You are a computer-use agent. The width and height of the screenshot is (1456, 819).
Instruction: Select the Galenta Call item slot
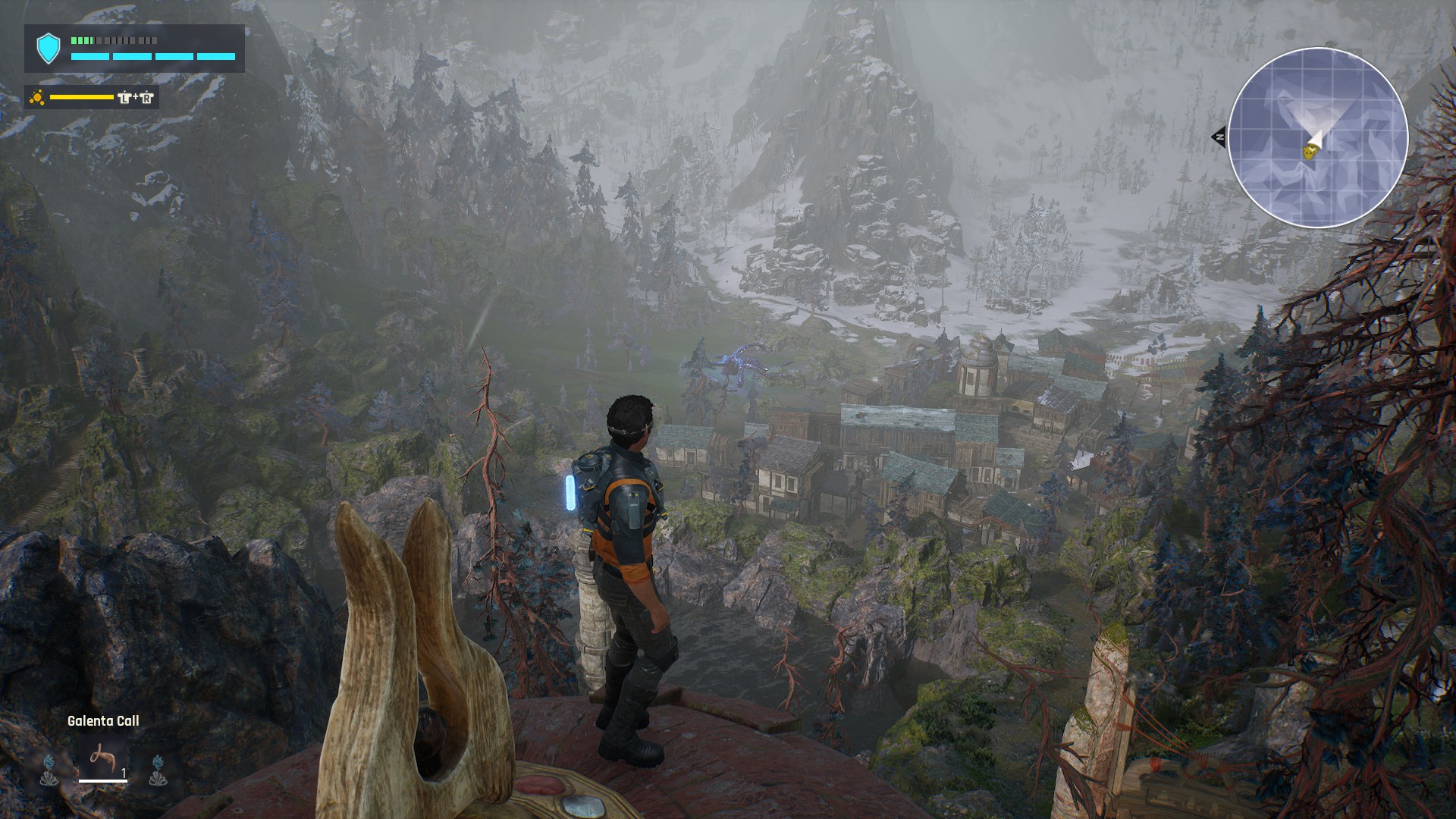click(x=102, y=759)
